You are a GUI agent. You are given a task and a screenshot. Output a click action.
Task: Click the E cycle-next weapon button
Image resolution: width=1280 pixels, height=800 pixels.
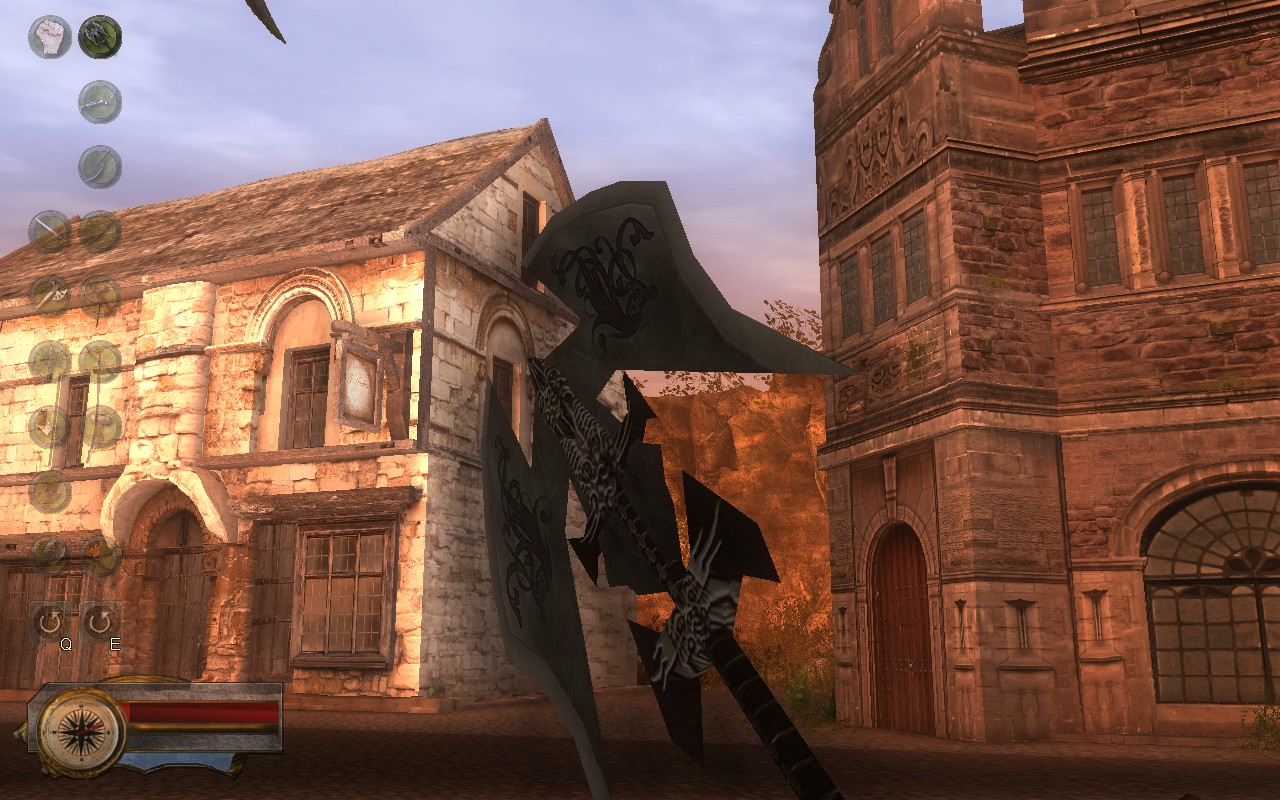pos(99,618)
